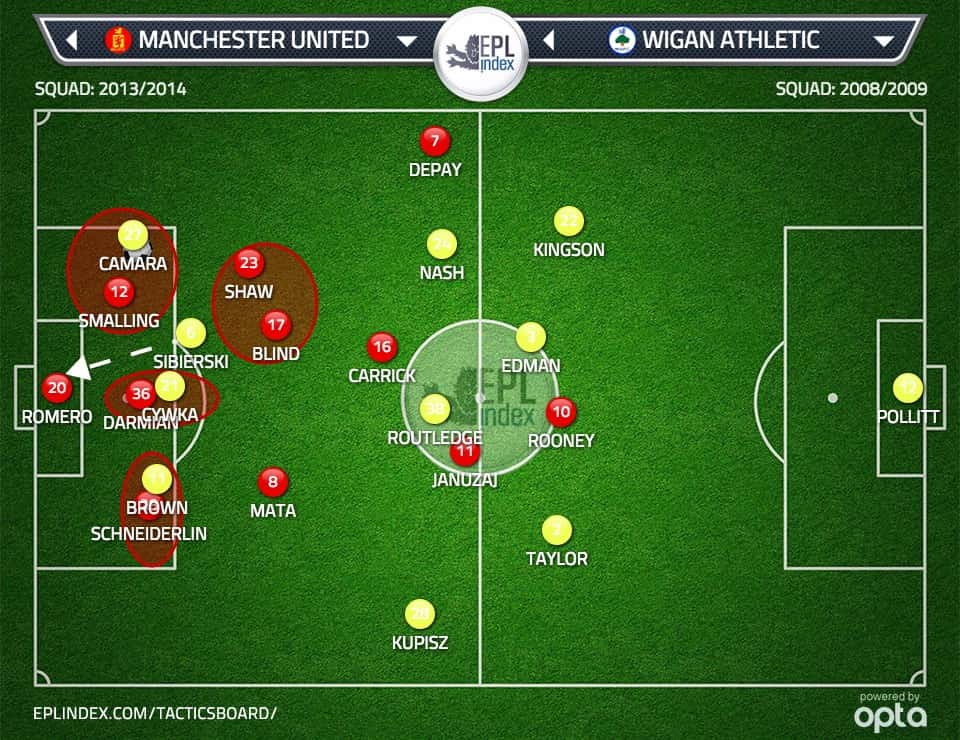Choose goalkeeper Romero's number 20 marker
960x740 pixels.
57,388
